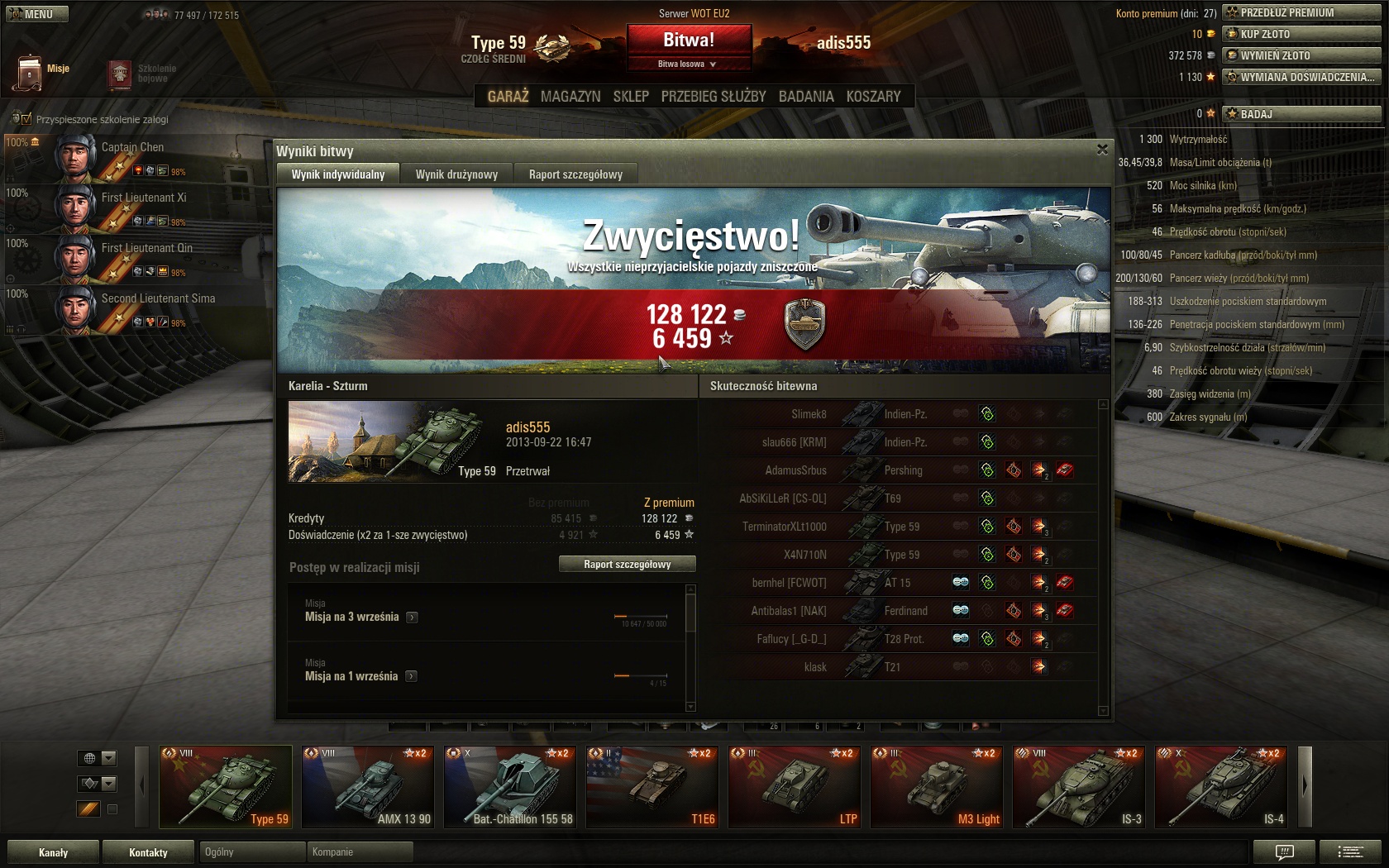Viewport: 1389px width, 868px height.
Task: Click the Raport szczegółowy button under credits
Action: pyautogui.click(x=627, y=564)
